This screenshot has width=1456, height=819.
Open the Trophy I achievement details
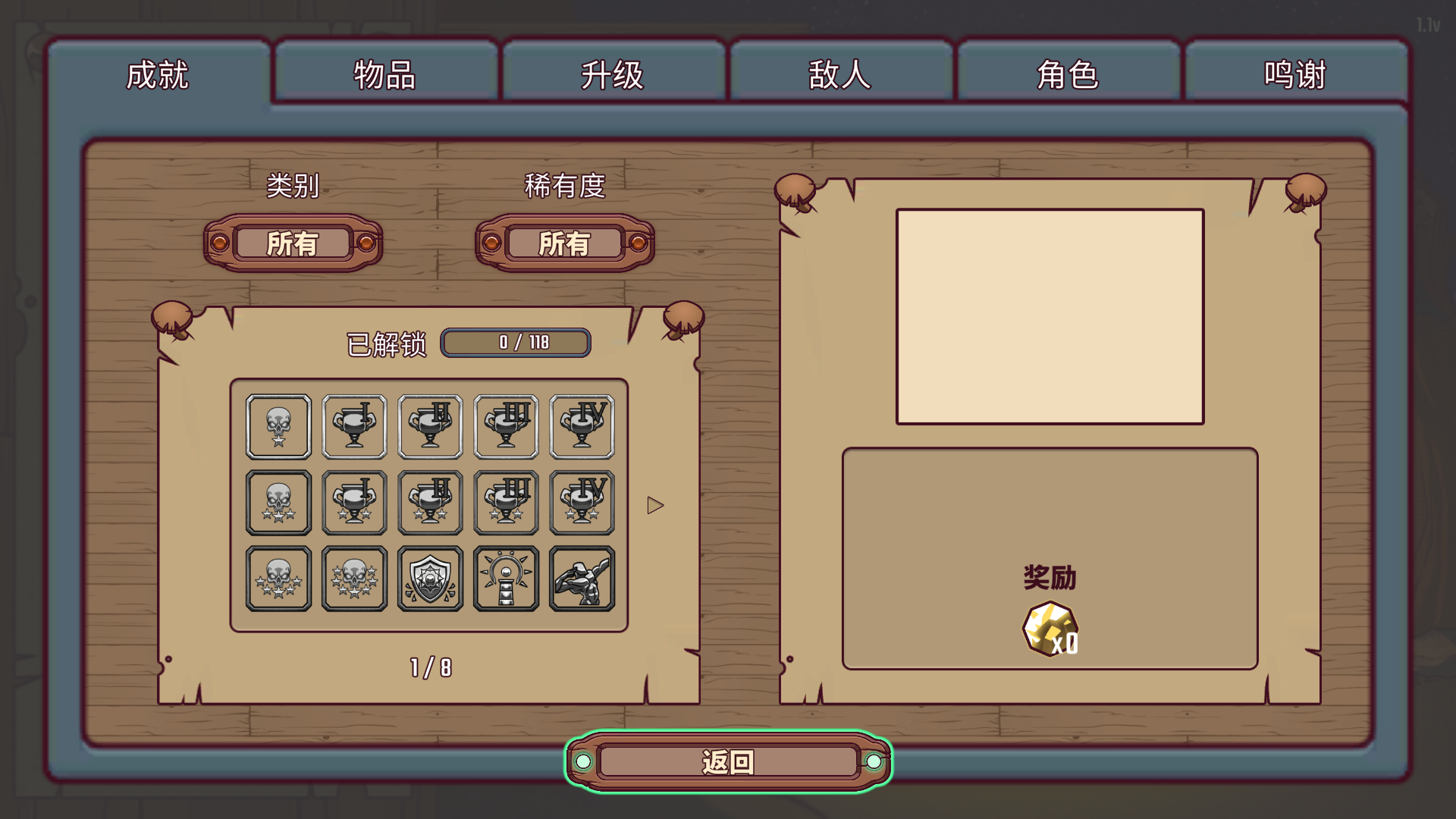coord(354,426)
